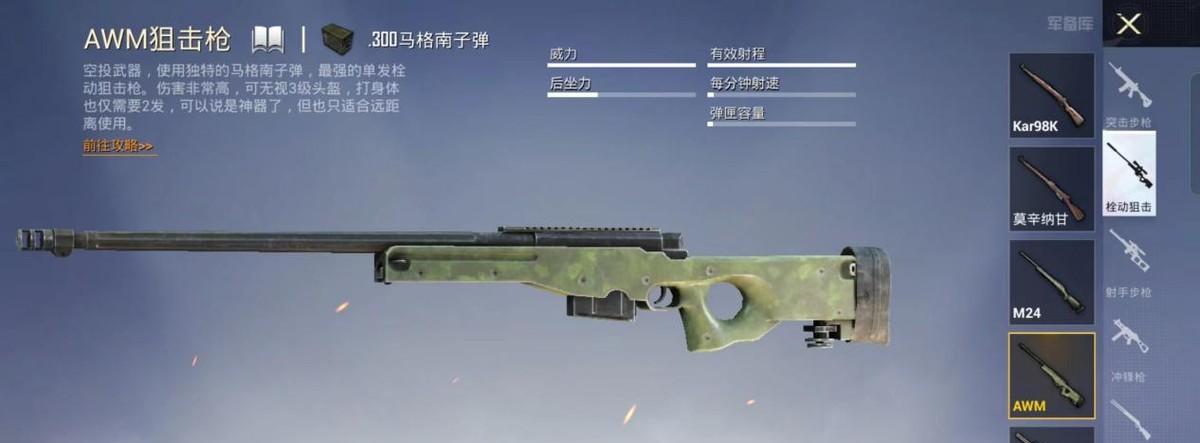Select the AWM weapon thumbnail
This screenshot has width=1200, height=443.
click(x=1051, y=375)
